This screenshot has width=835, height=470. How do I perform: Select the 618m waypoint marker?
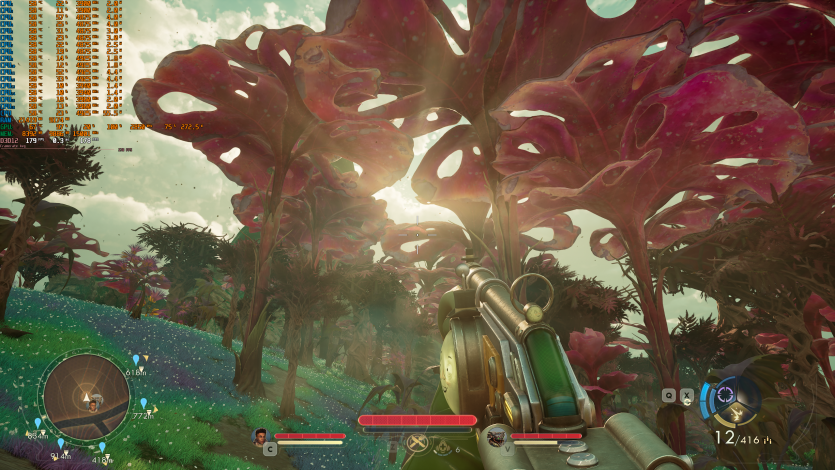(135, 360)
